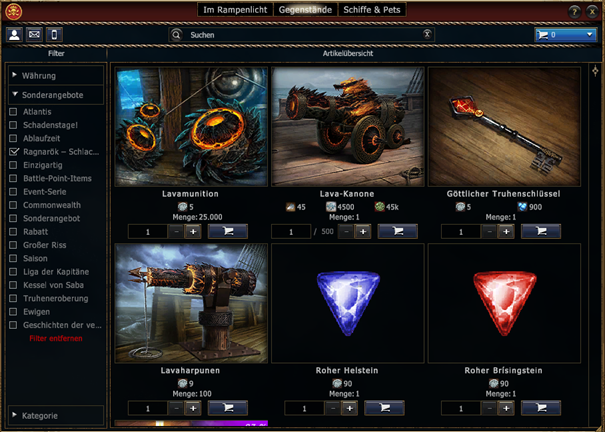
Task: Close the shop window
Action: coord(593,11)
